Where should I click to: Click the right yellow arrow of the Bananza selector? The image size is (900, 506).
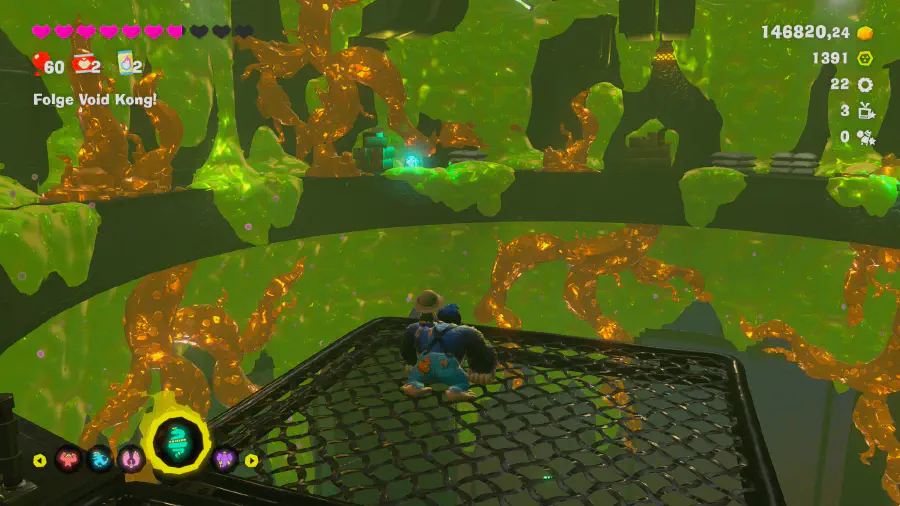(252, 461)
